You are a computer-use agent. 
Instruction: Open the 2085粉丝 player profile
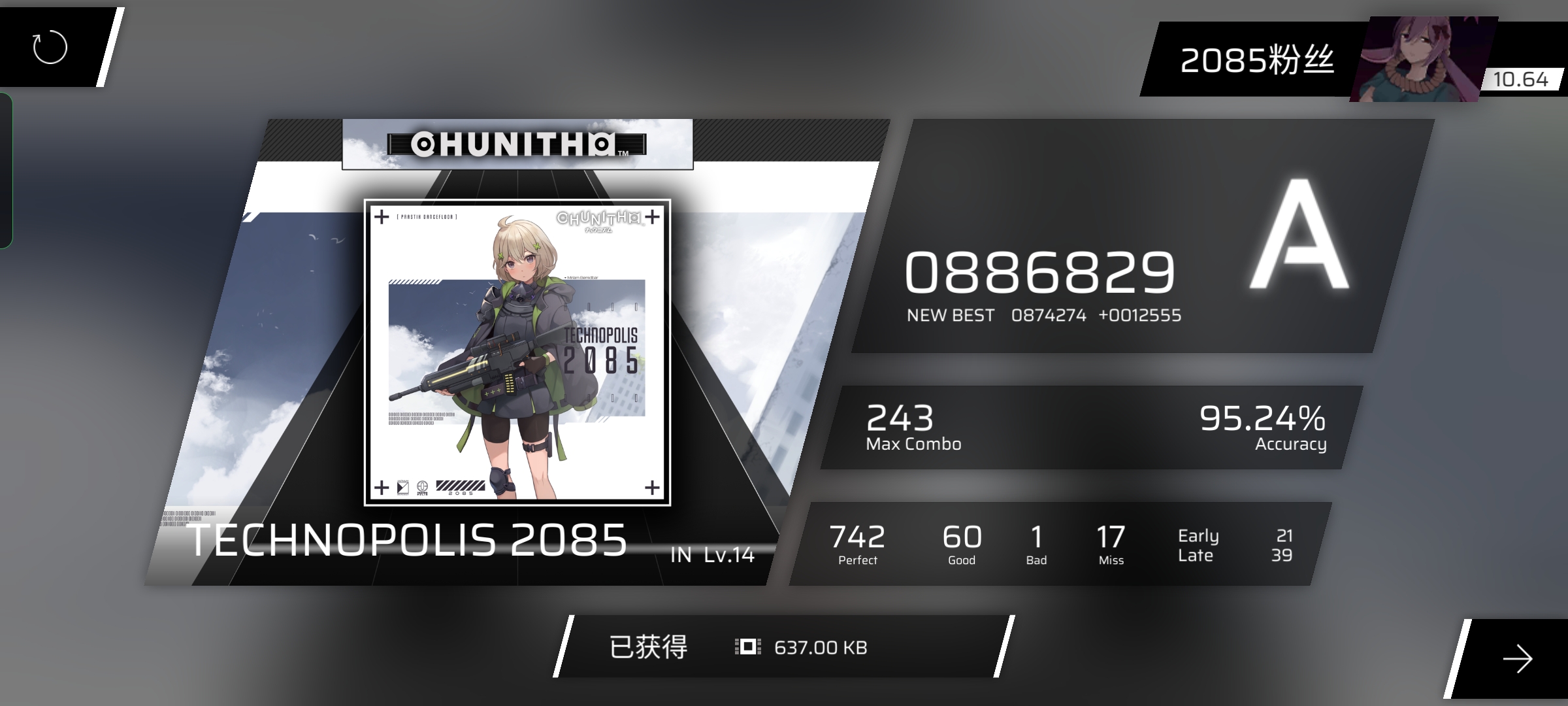(1256, 60)
